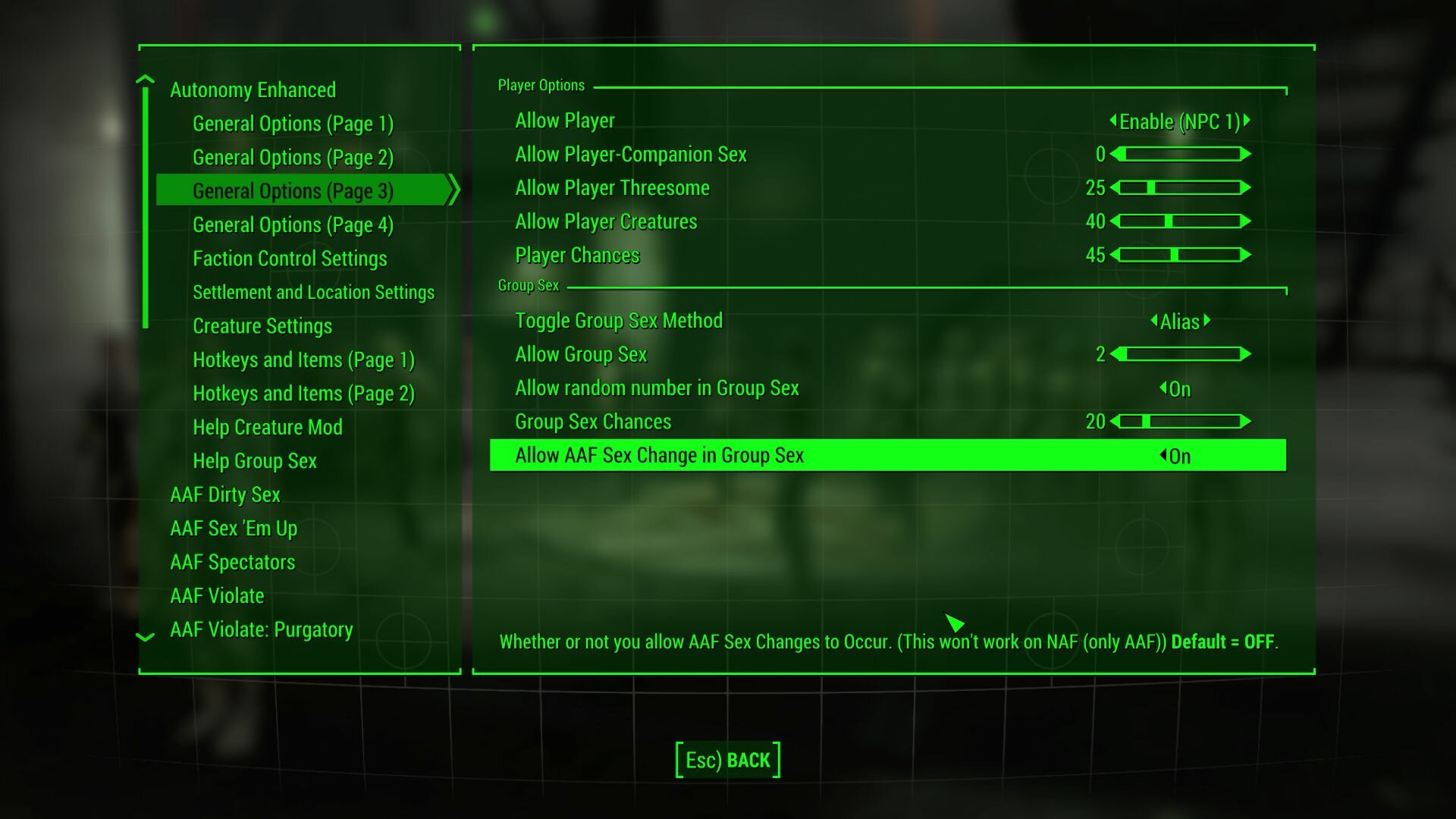Click the Esc) BACK button
The image size is (1456, 819).
[728, 760]
